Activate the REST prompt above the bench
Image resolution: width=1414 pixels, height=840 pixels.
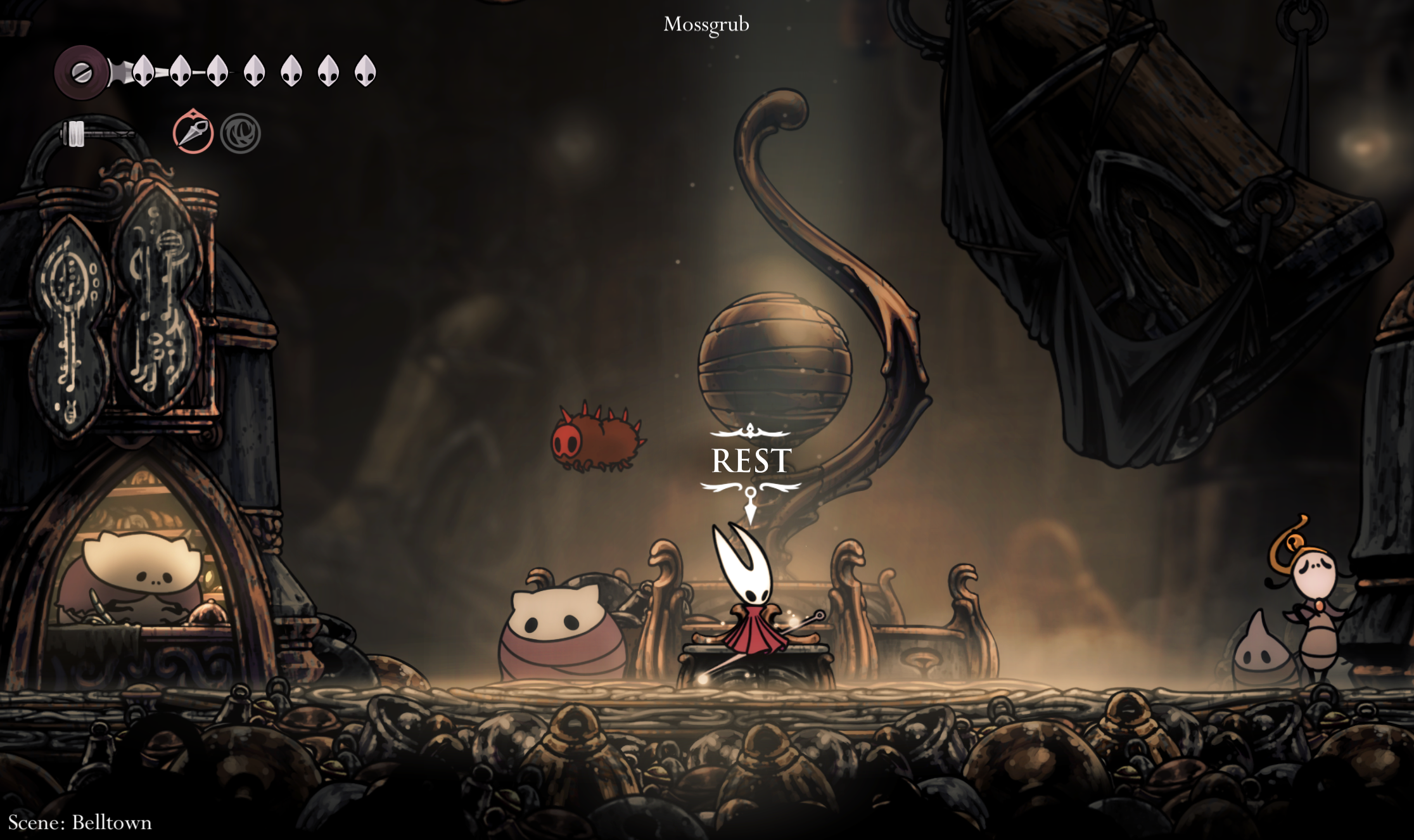(751, 461)
